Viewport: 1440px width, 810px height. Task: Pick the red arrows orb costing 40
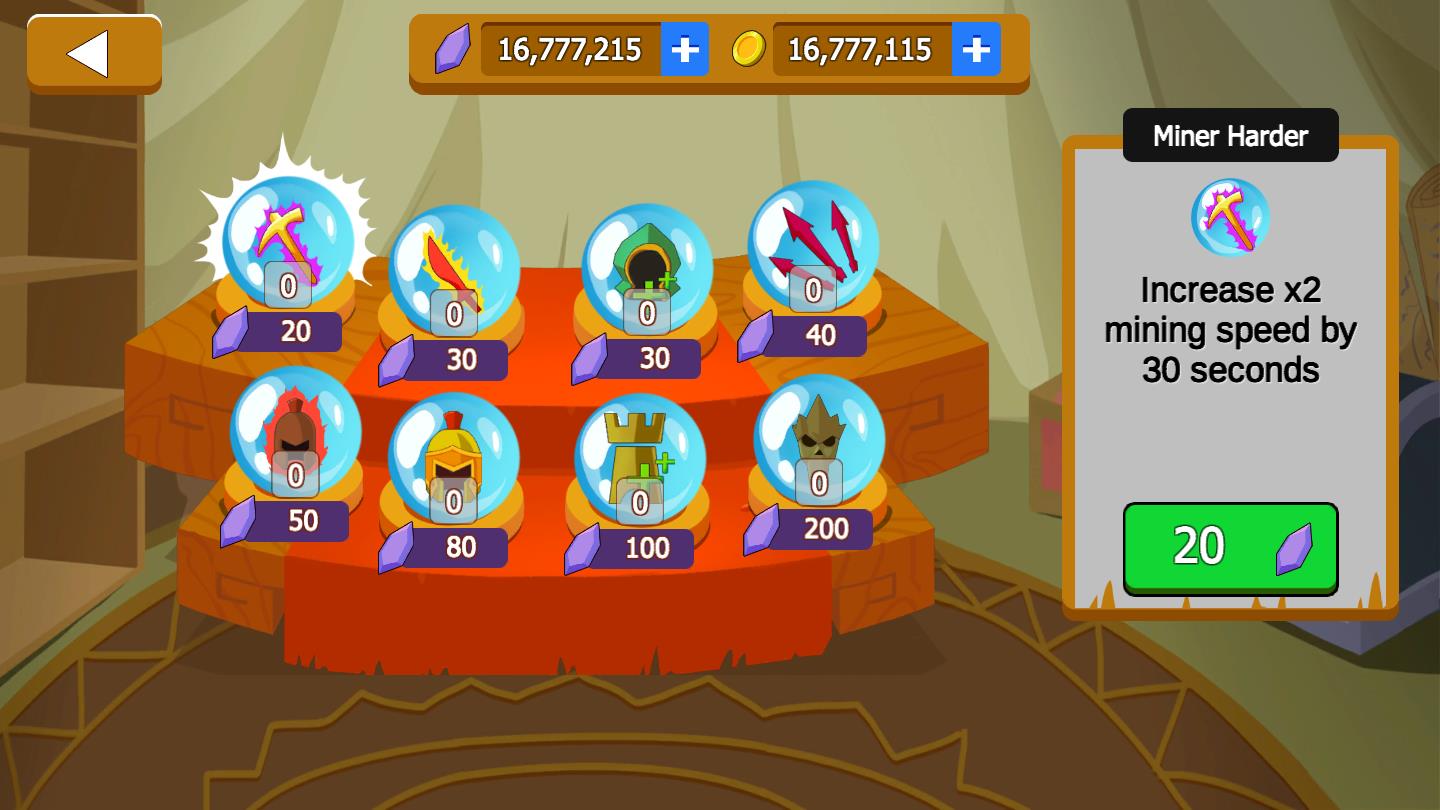[813, 244]
